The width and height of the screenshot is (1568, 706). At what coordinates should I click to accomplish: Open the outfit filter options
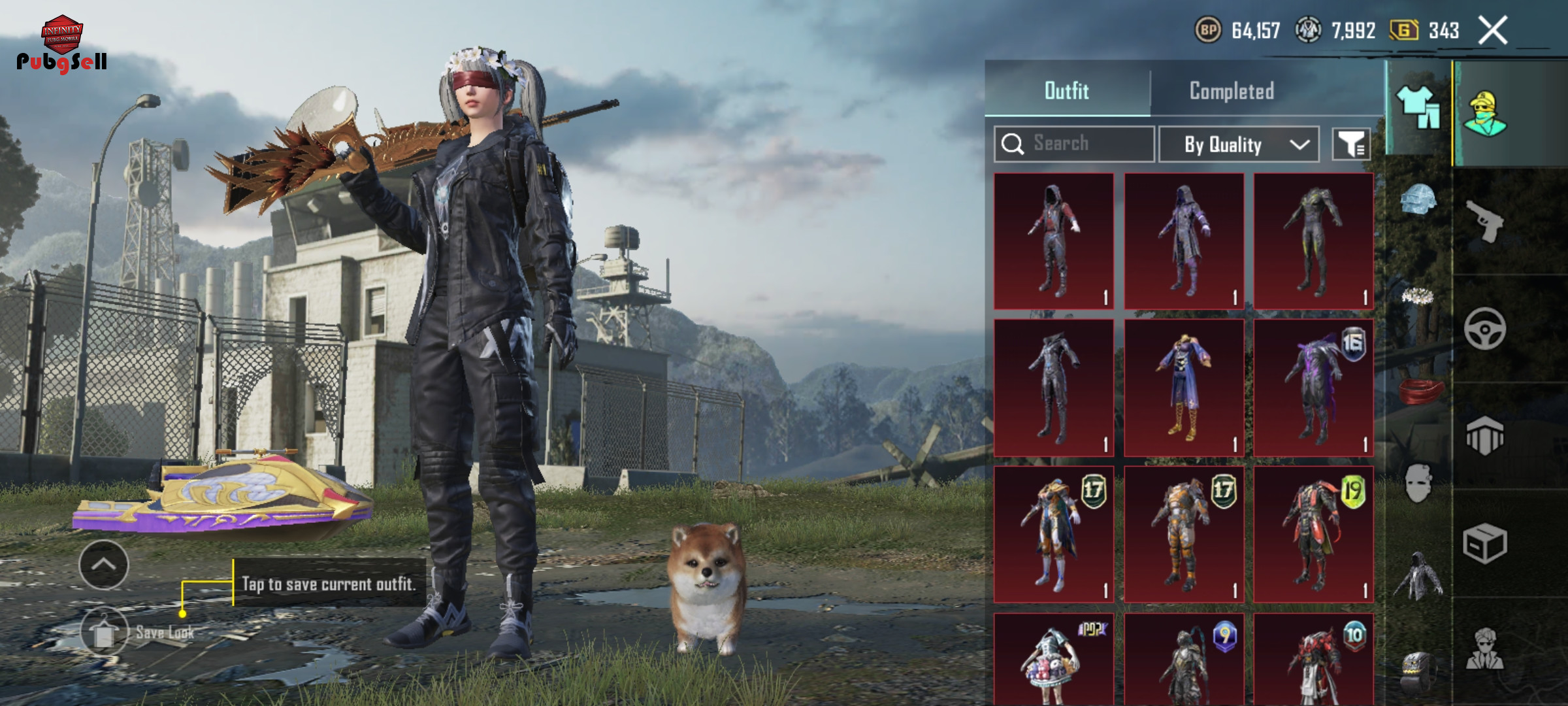[1351, 144]
